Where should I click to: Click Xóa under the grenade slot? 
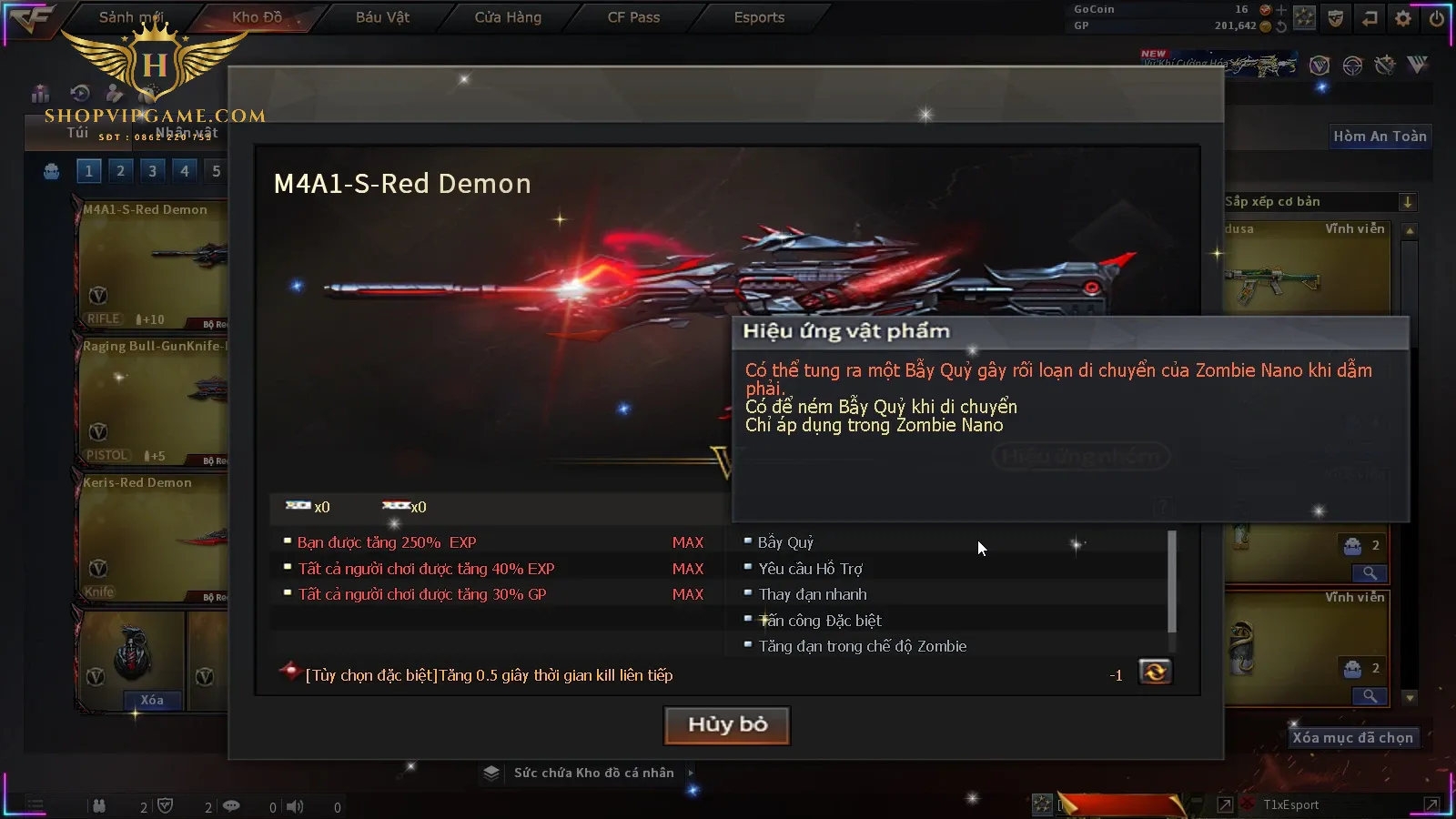[x=152, y=700]
